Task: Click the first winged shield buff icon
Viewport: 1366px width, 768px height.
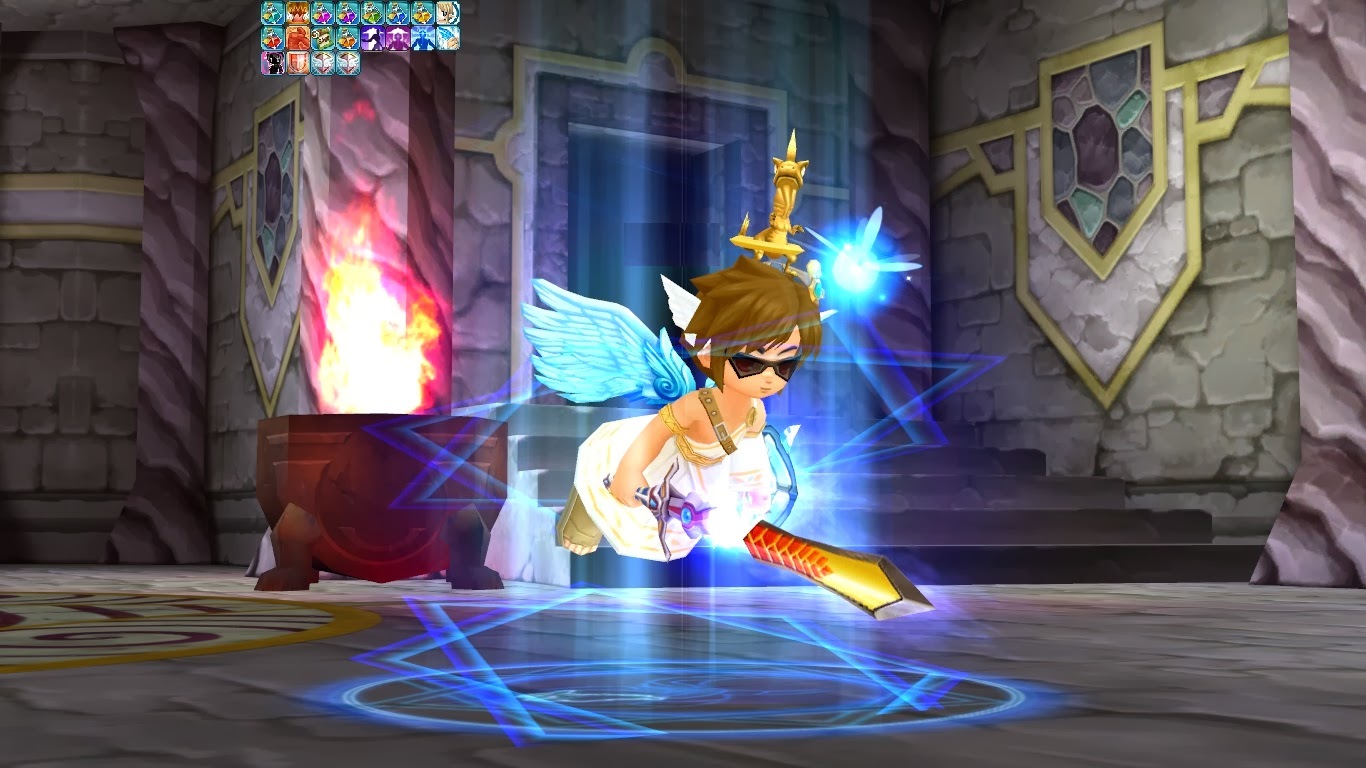Action: (321, 62)
